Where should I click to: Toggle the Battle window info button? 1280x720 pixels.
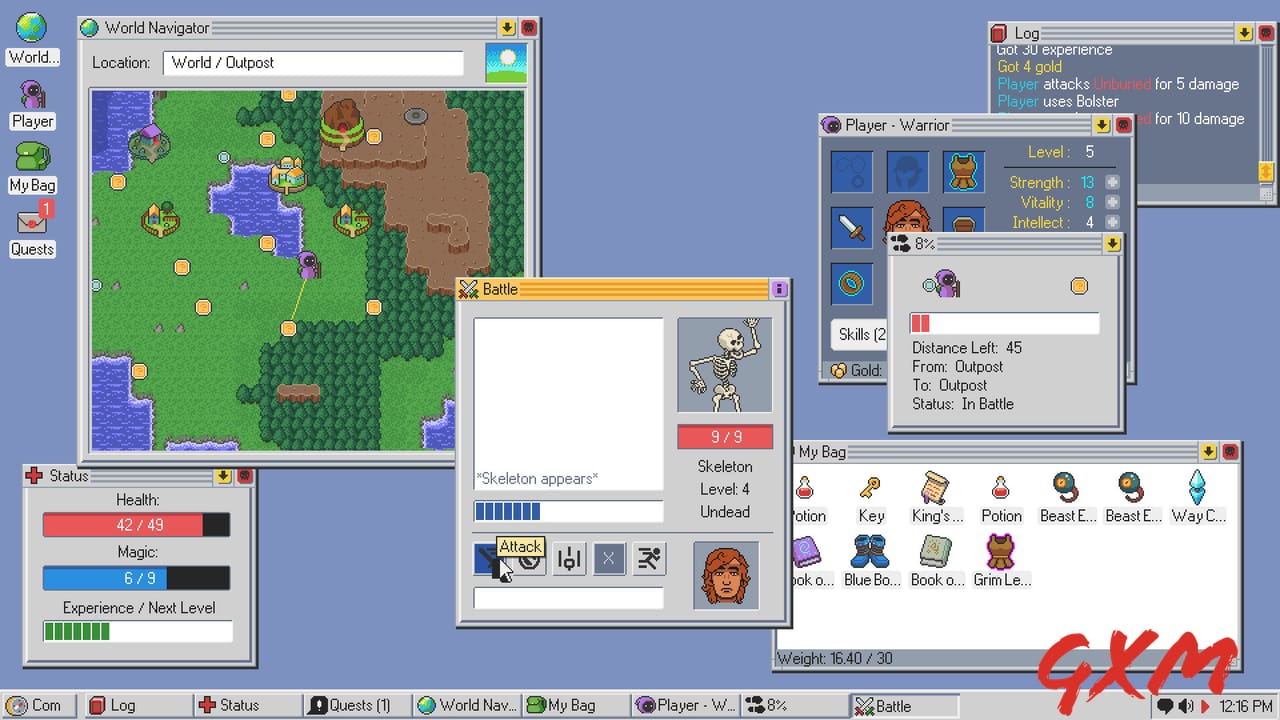[x=779, y=289]
